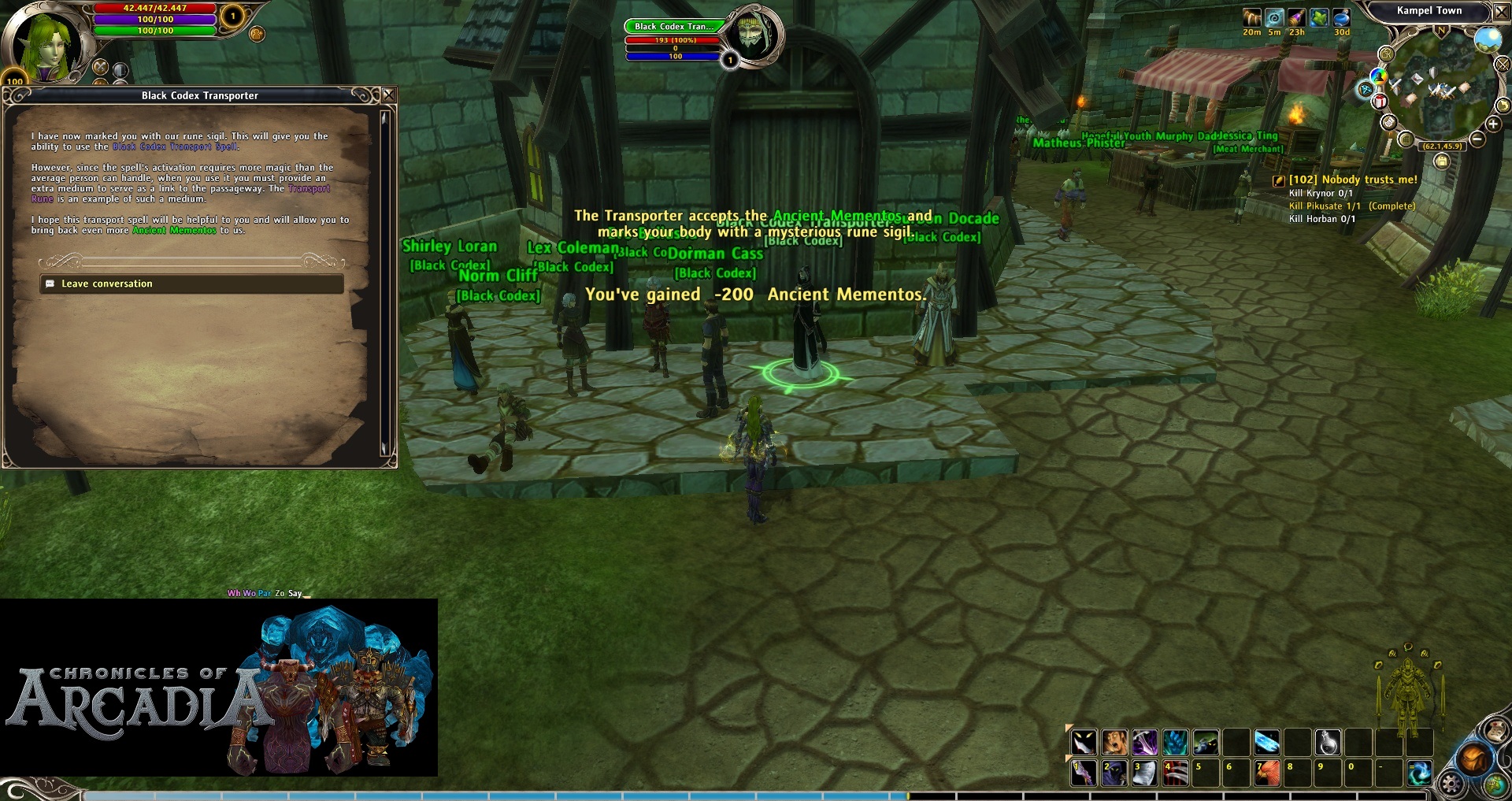Click the Black Codex Transport Spell link
The width and height of the screenshot is (1512, 801).
(x=175, y=146)
